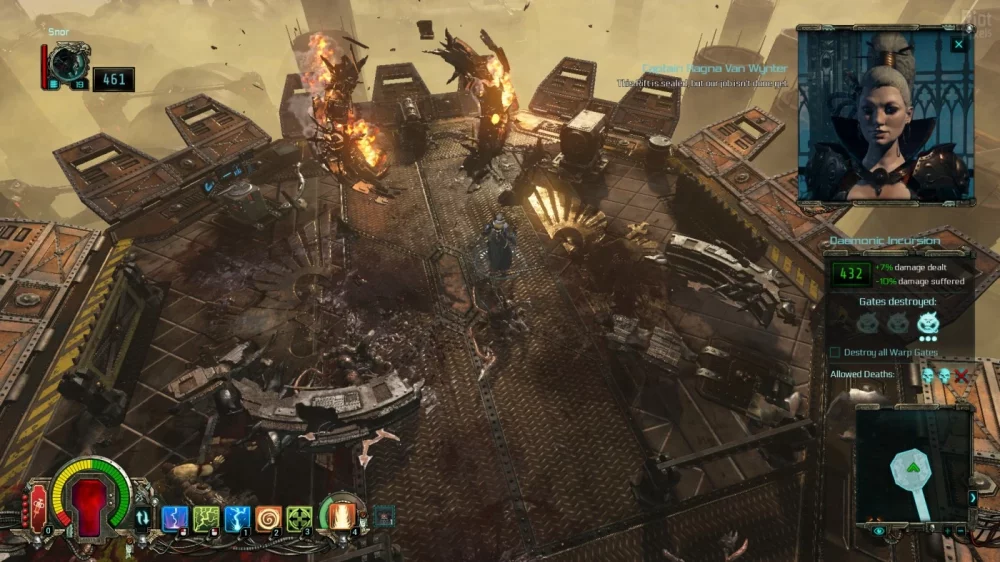Viewport: 1000px width, 562px height.
Task: Activate the orange flame burst ability
Action: [342, 515]
